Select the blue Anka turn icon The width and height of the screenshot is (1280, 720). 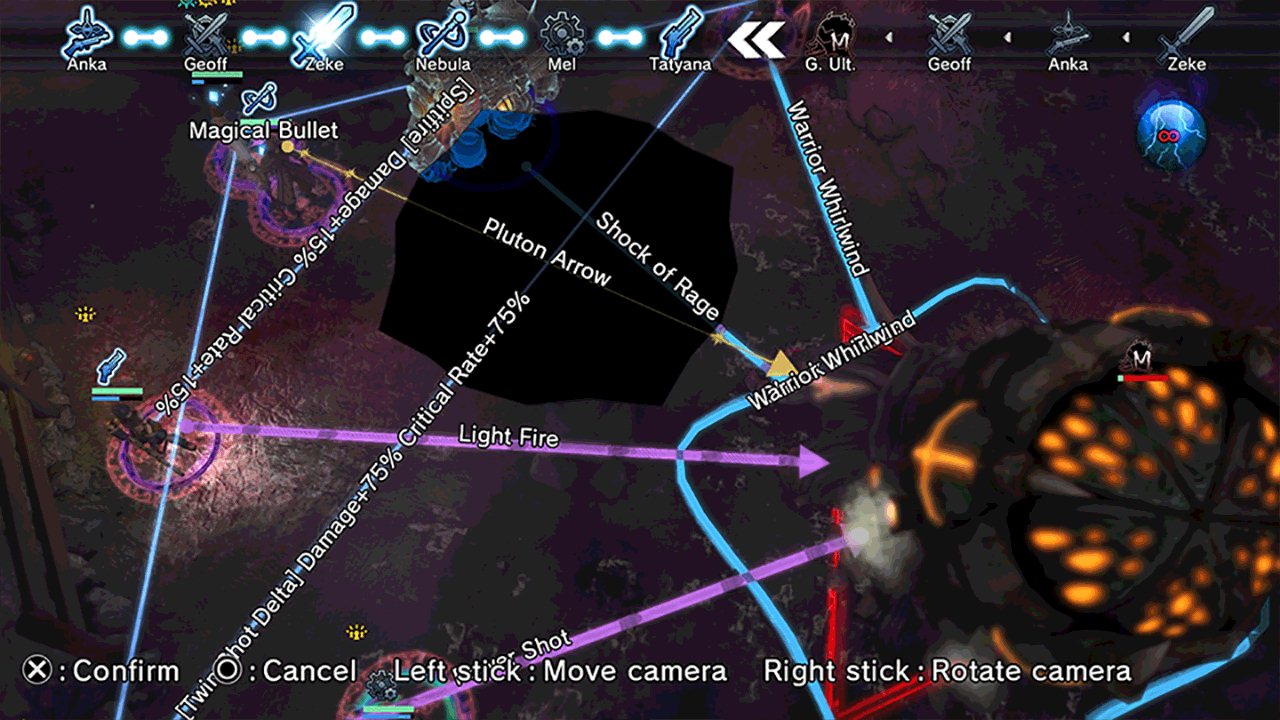click(x=86, y=36)
